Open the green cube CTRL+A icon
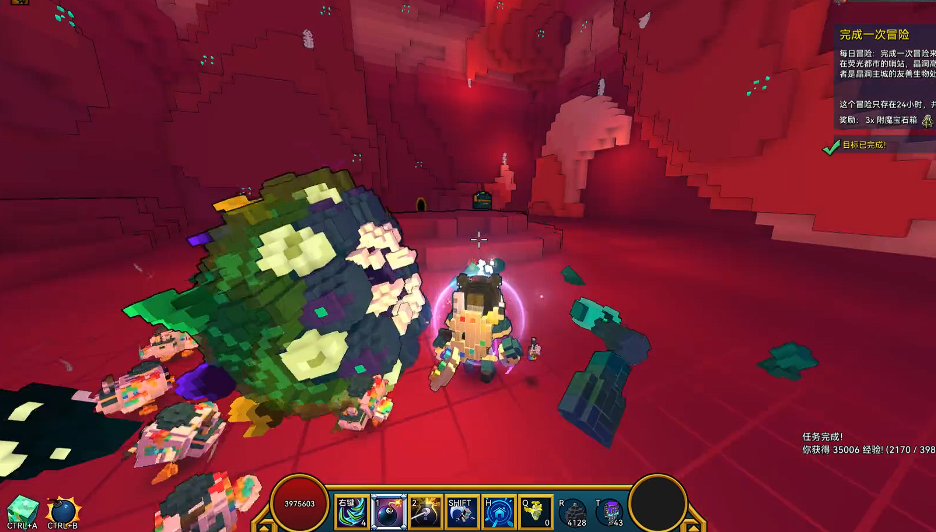The height and width of the screenshot is (532, 936). (x=22, y=510)
